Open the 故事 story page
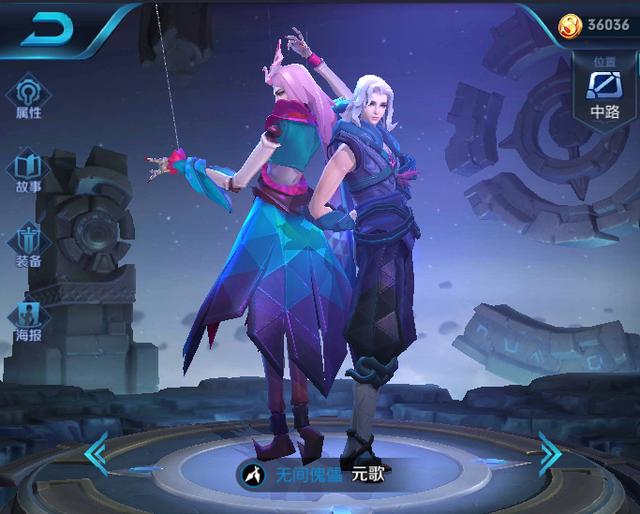The height and width of the screenshot is (514, 640). 28,170
